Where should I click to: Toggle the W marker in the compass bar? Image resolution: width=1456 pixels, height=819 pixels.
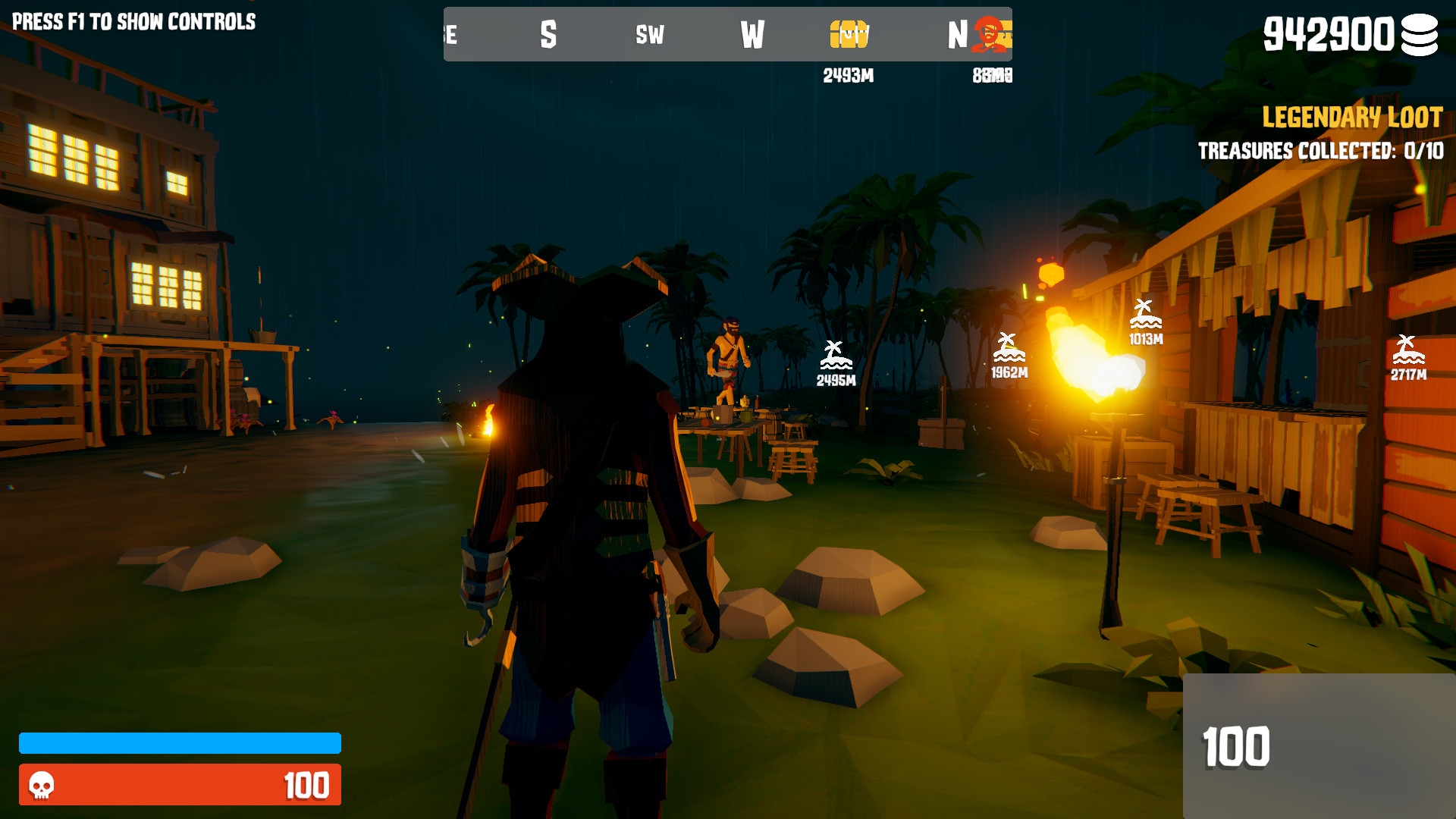(753, 35)
